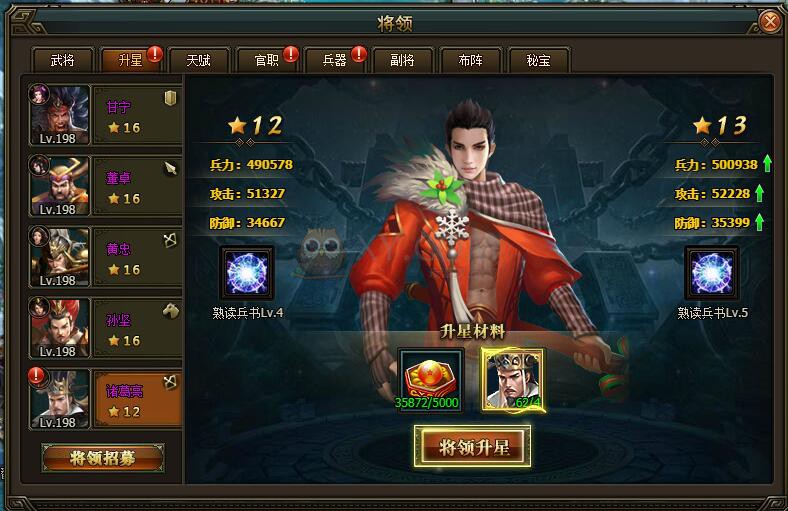Open the 升星 tab

tap(131, 60)
